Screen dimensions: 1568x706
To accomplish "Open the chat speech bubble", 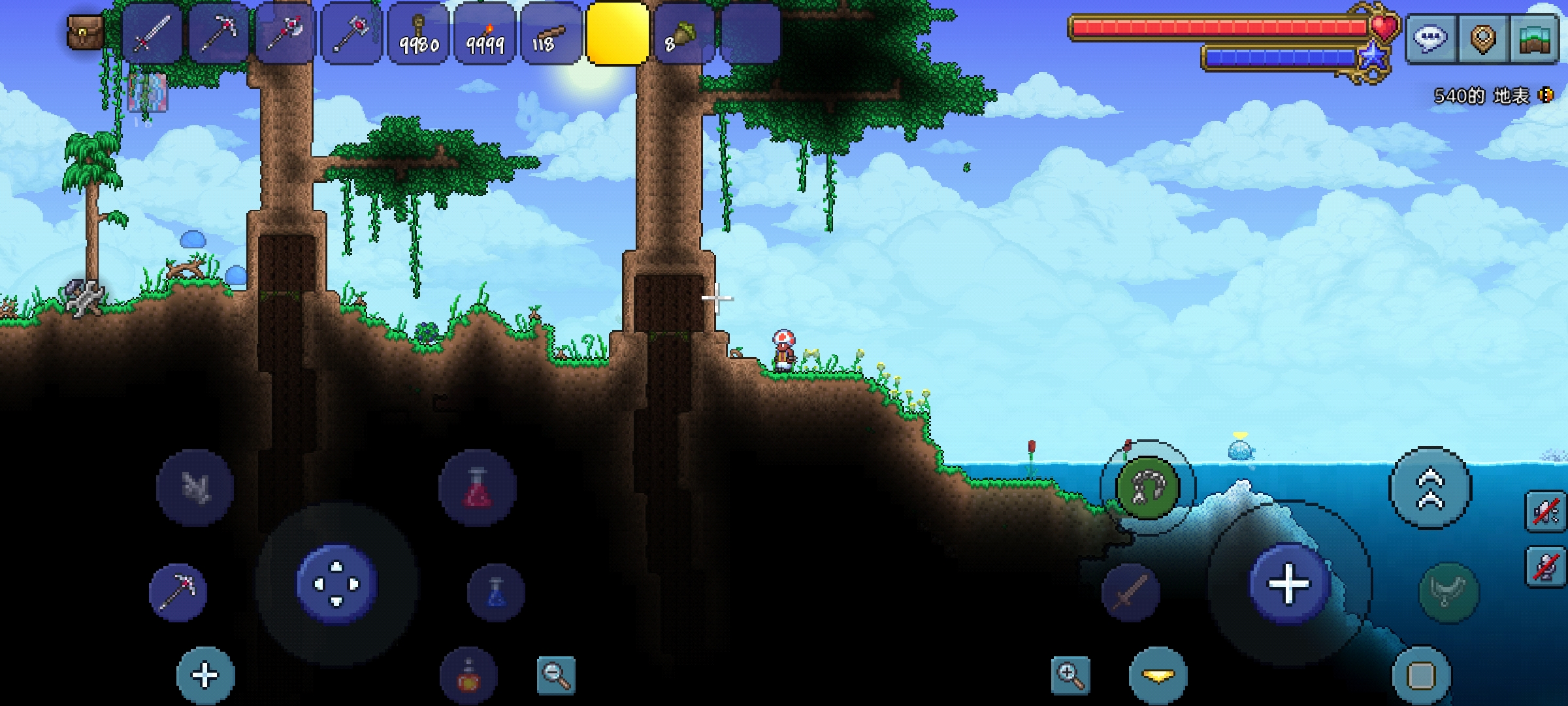I will 1429,38.
